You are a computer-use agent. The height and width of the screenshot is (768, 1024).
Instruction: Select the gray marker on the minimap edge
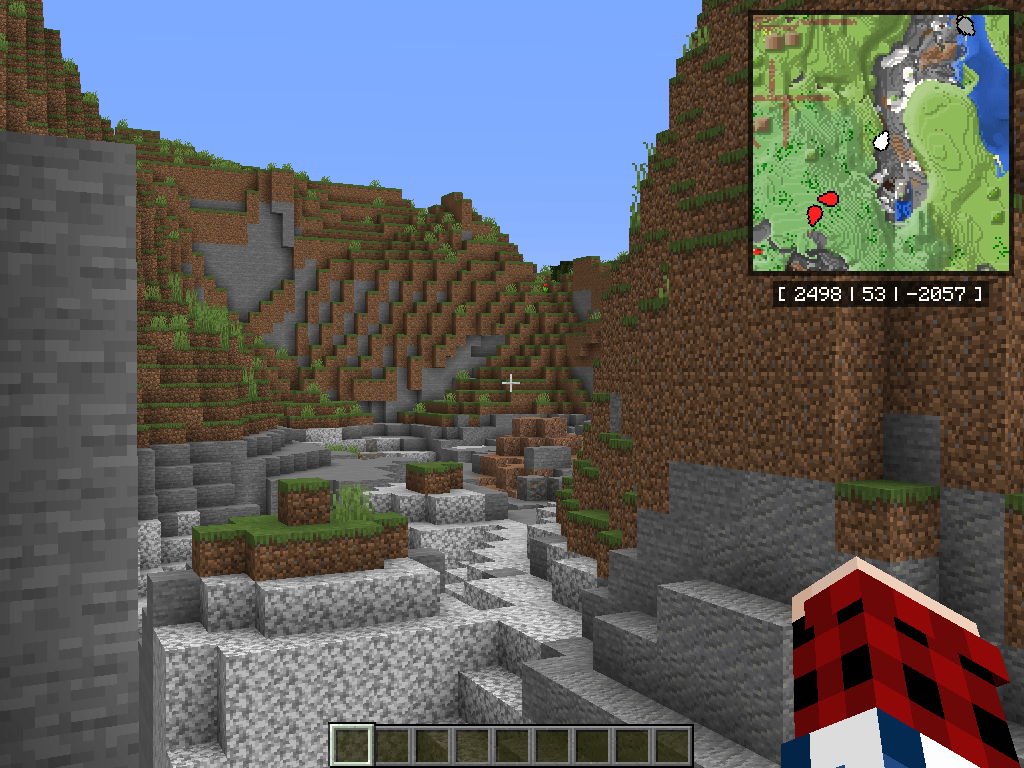[966, 26]
